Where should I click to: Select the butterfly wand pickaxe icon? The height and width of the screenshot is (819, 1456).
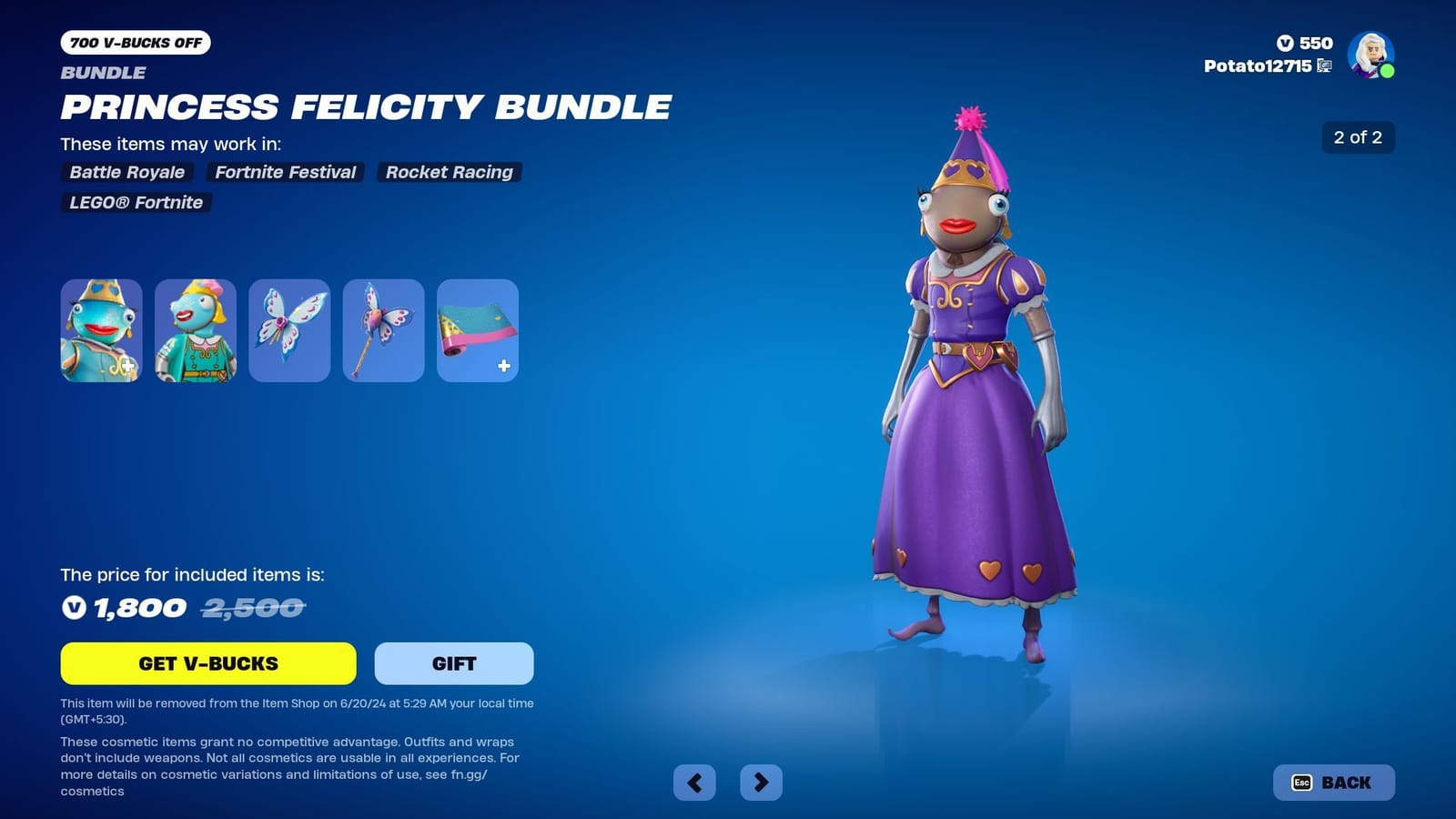tap(382, 329)
